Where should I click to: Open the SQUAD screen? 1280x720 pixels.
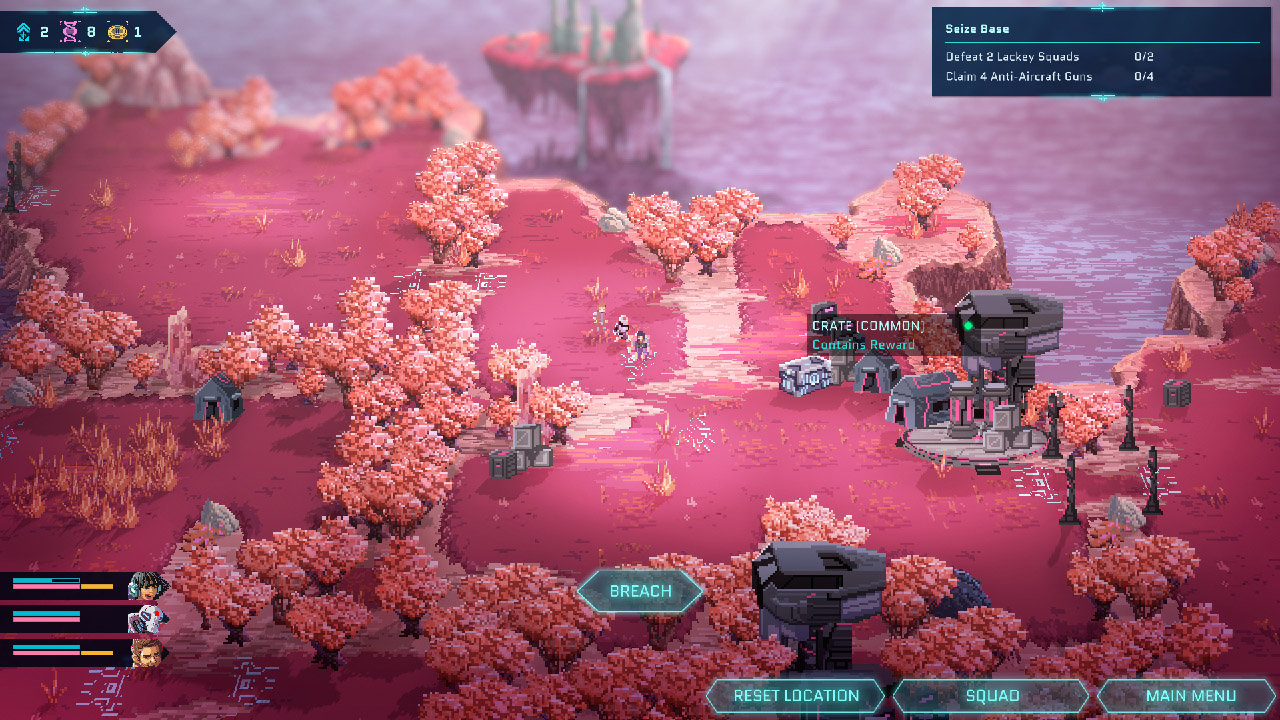(x=993, y=695)
